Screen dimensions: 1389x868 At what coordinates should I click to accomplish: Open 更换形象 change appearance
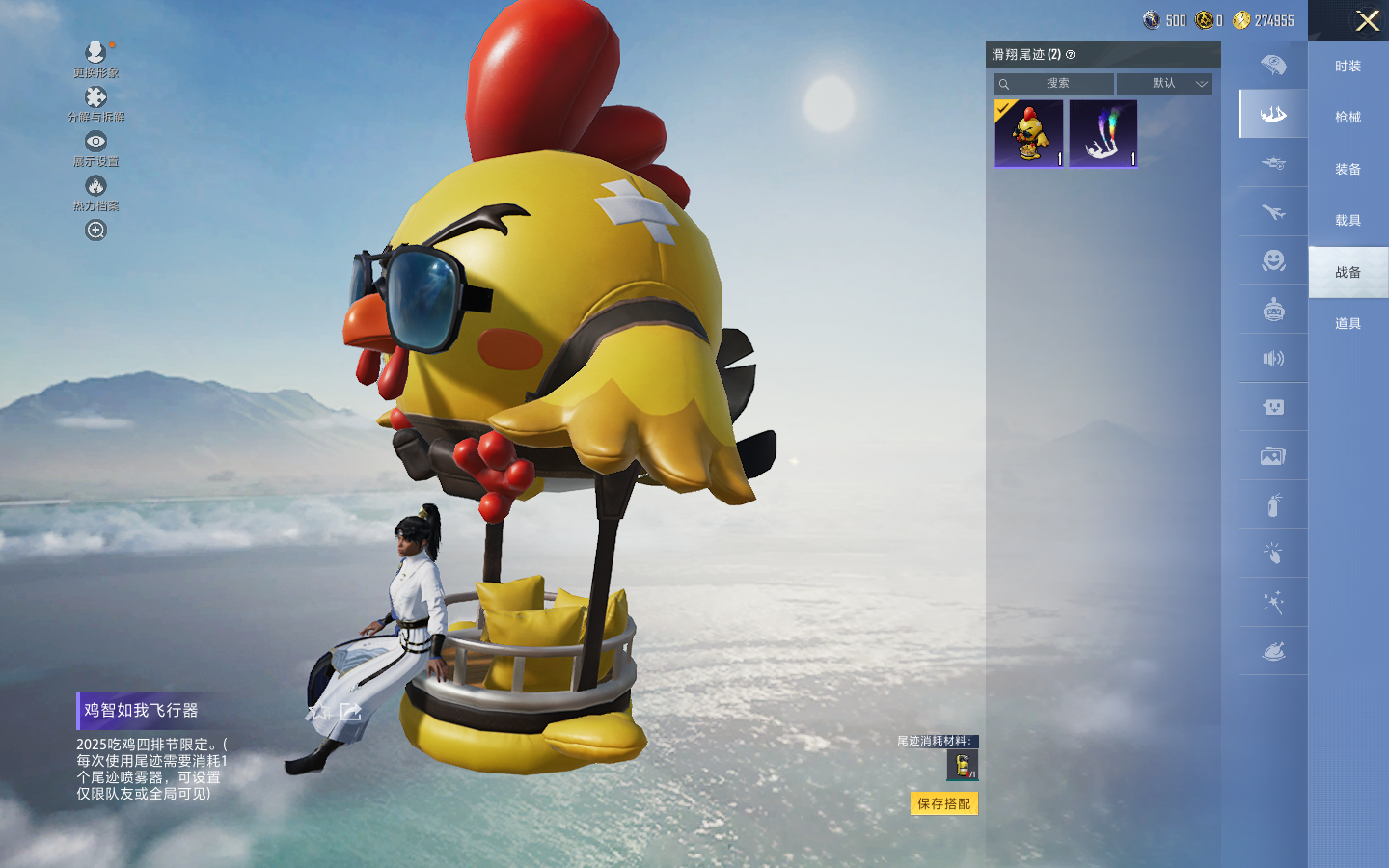click(x=95, y=58)
